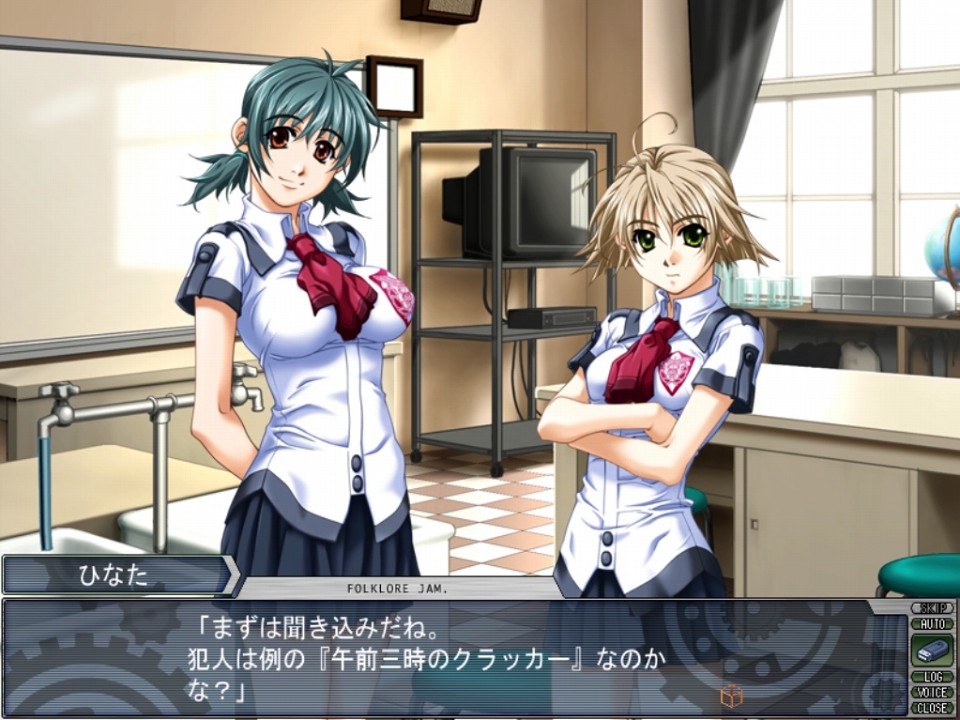Activate the SKIP button
Image resolution: width=960 pixels, height=720 pixels.
932,608
